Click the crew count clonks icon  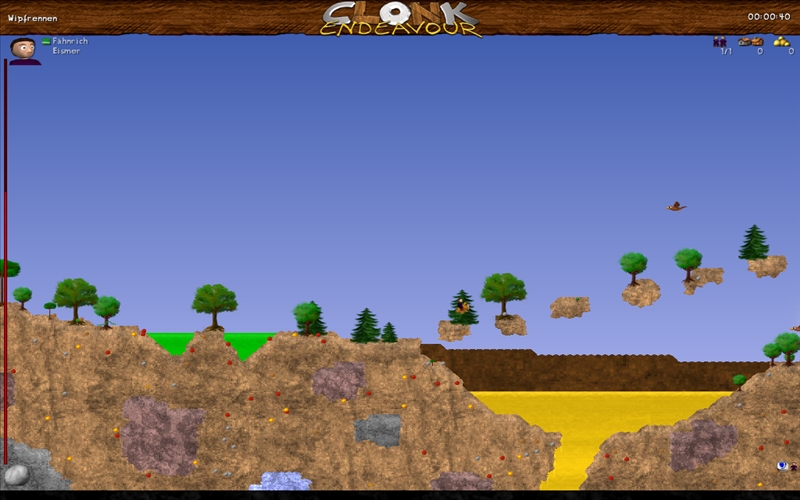(x=720, y=41)
